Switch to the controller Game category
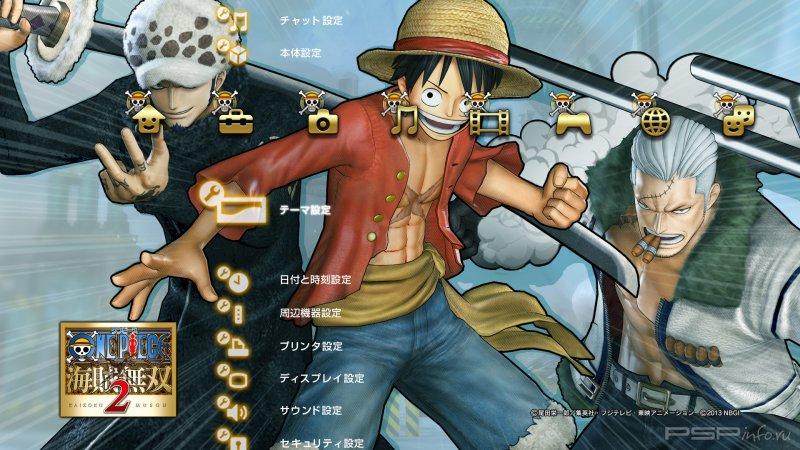Screen dimensions: 800x450 571,119
